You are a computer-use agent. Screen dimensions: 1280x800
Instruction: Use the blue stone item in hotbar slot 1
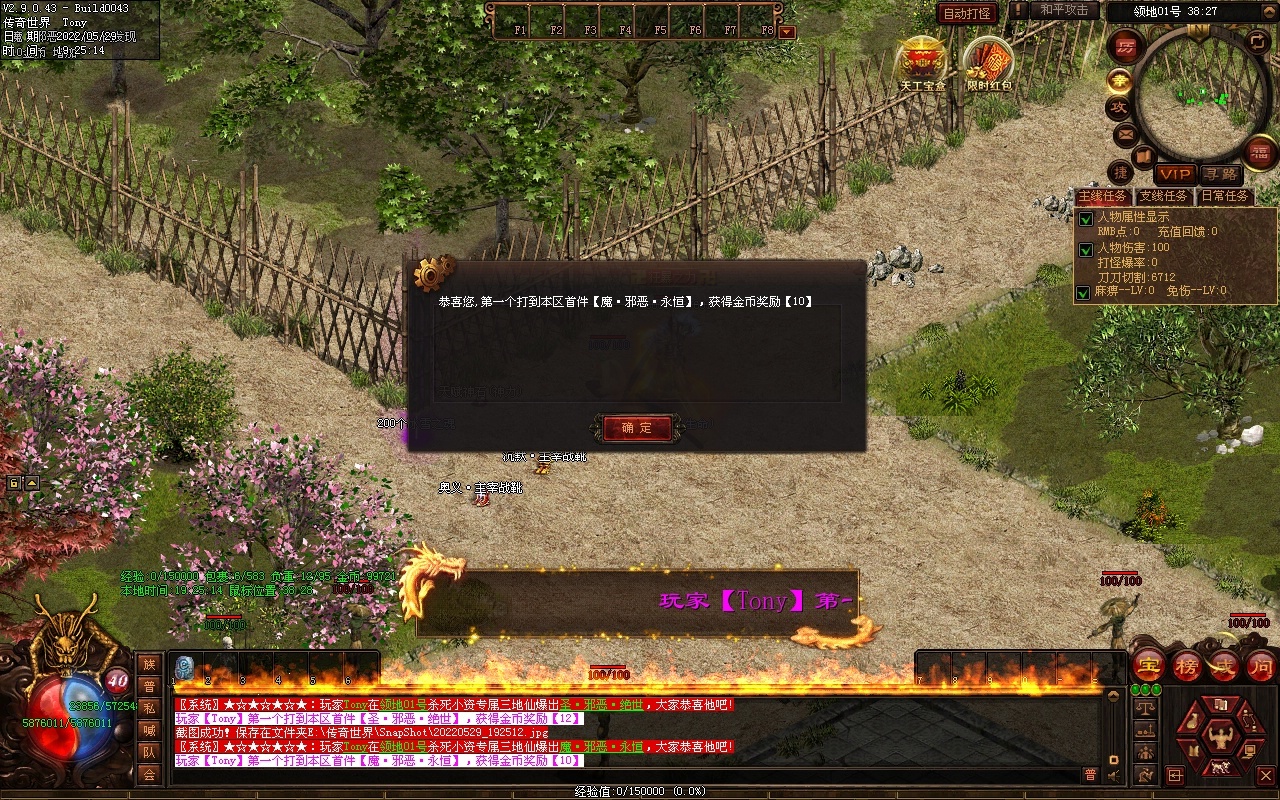(184, 667)
